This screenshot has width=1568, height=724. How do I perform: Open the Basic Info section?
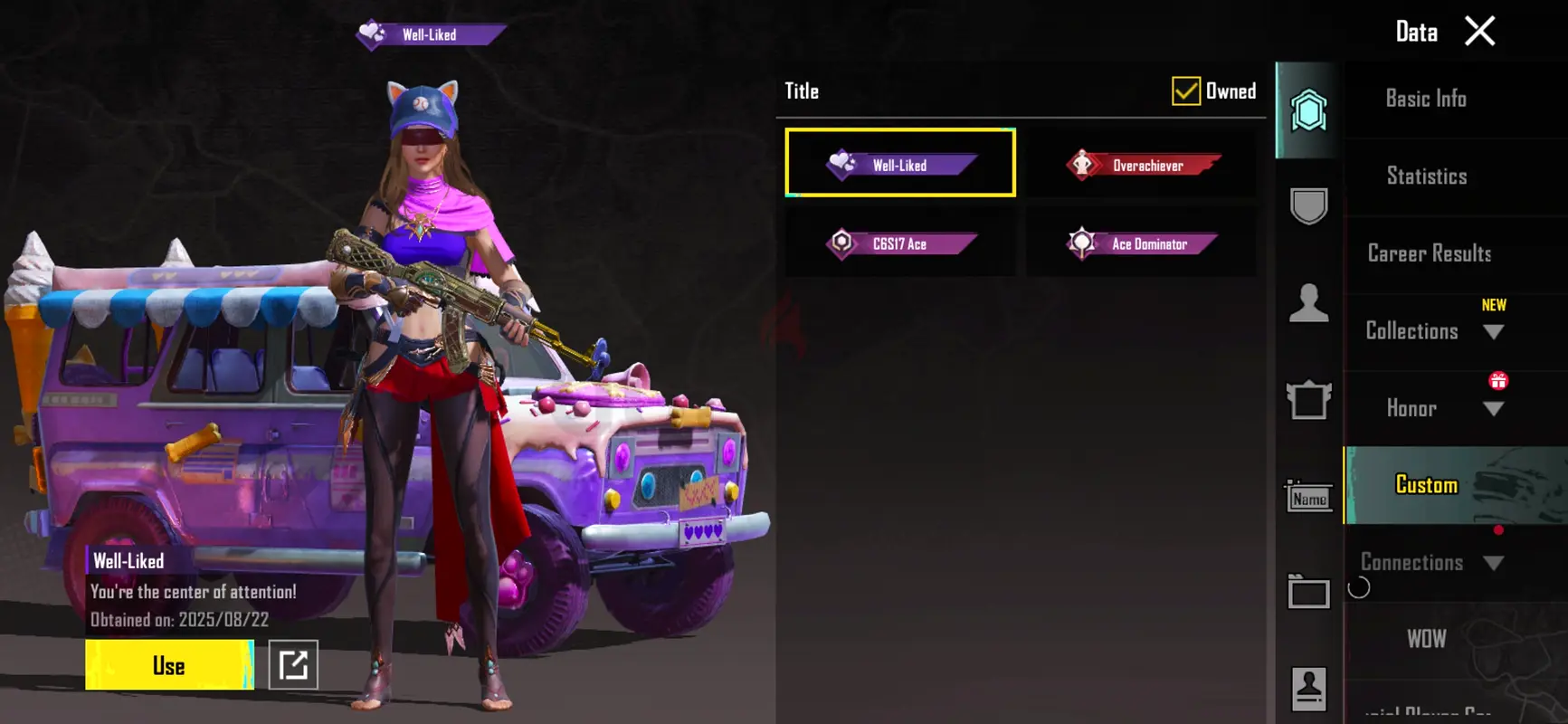[x=1426, y=99]
